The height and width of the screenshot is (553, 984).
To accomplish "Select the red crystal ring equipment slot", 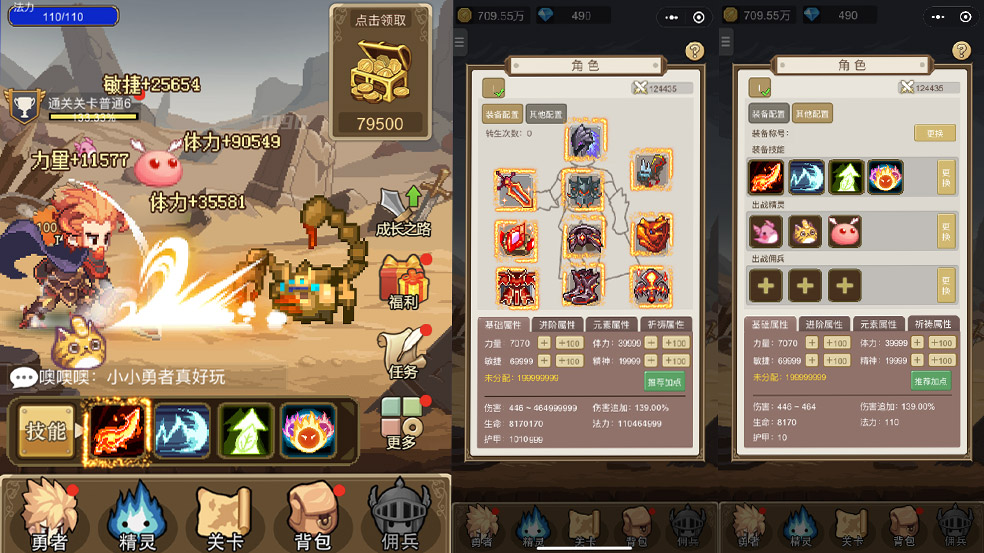I will [x=516, y=240].
